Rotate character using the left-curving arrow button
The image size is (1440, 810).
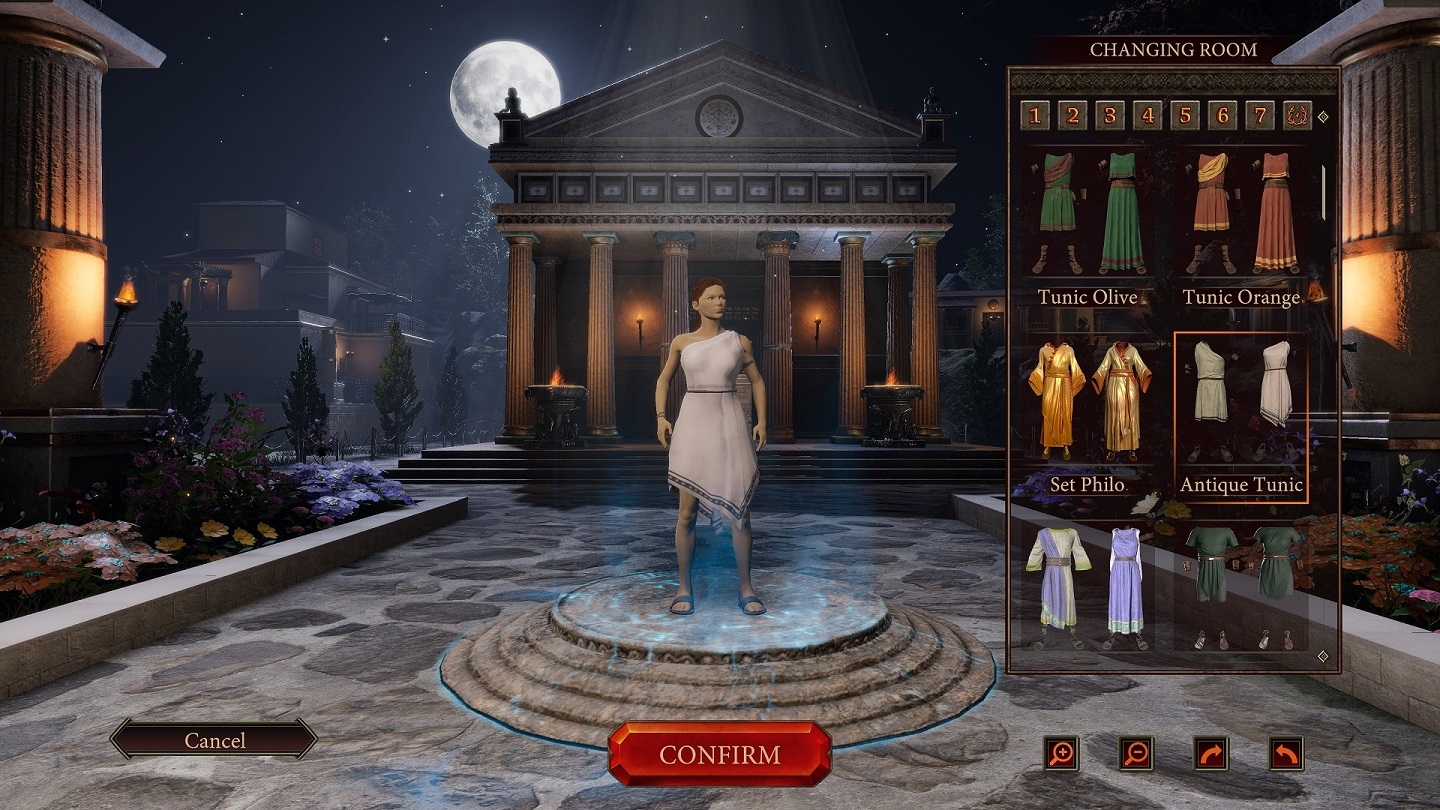click(1286, 753)
